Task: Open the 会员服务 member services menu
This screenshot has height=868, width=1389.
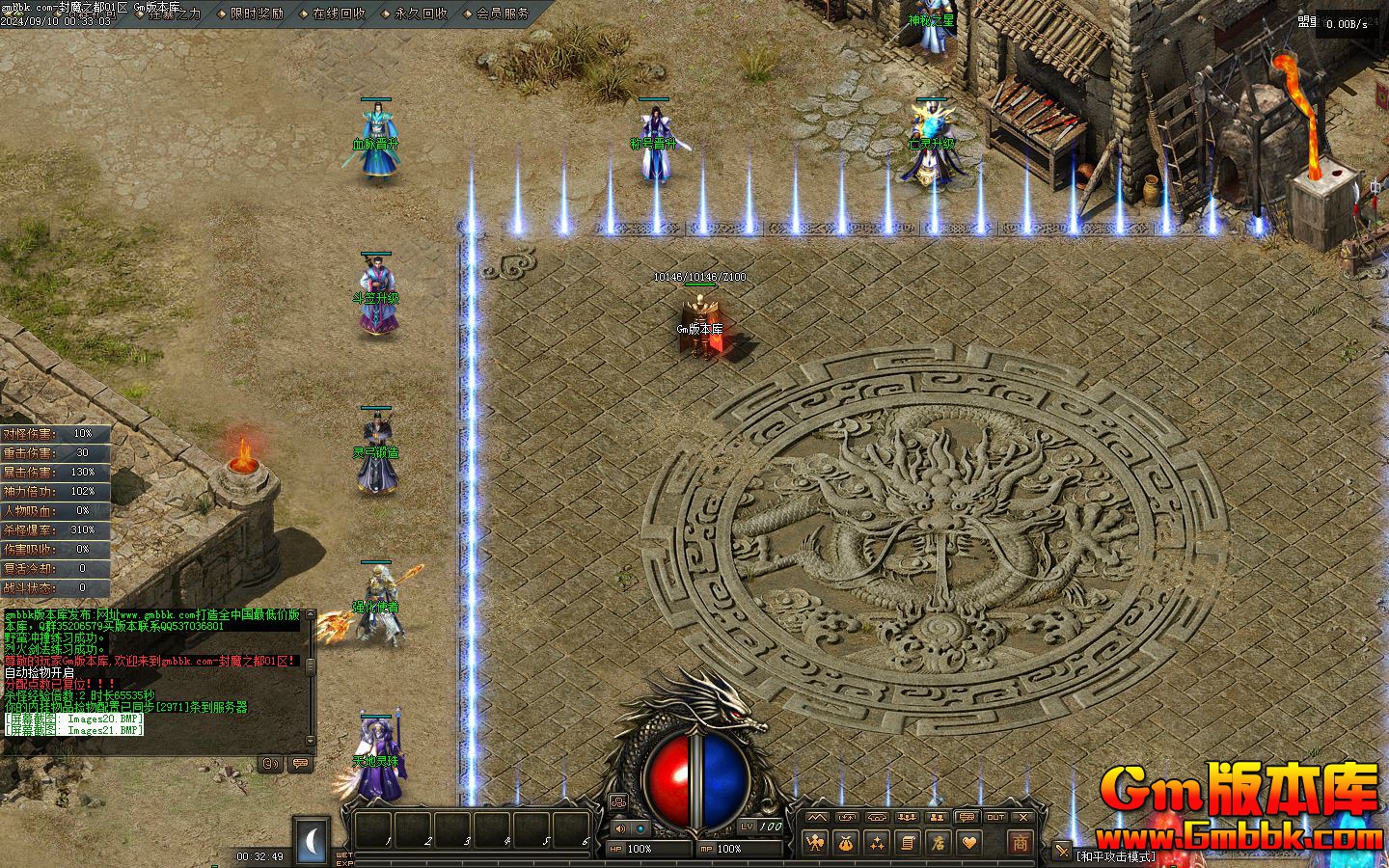Action: 503,14
